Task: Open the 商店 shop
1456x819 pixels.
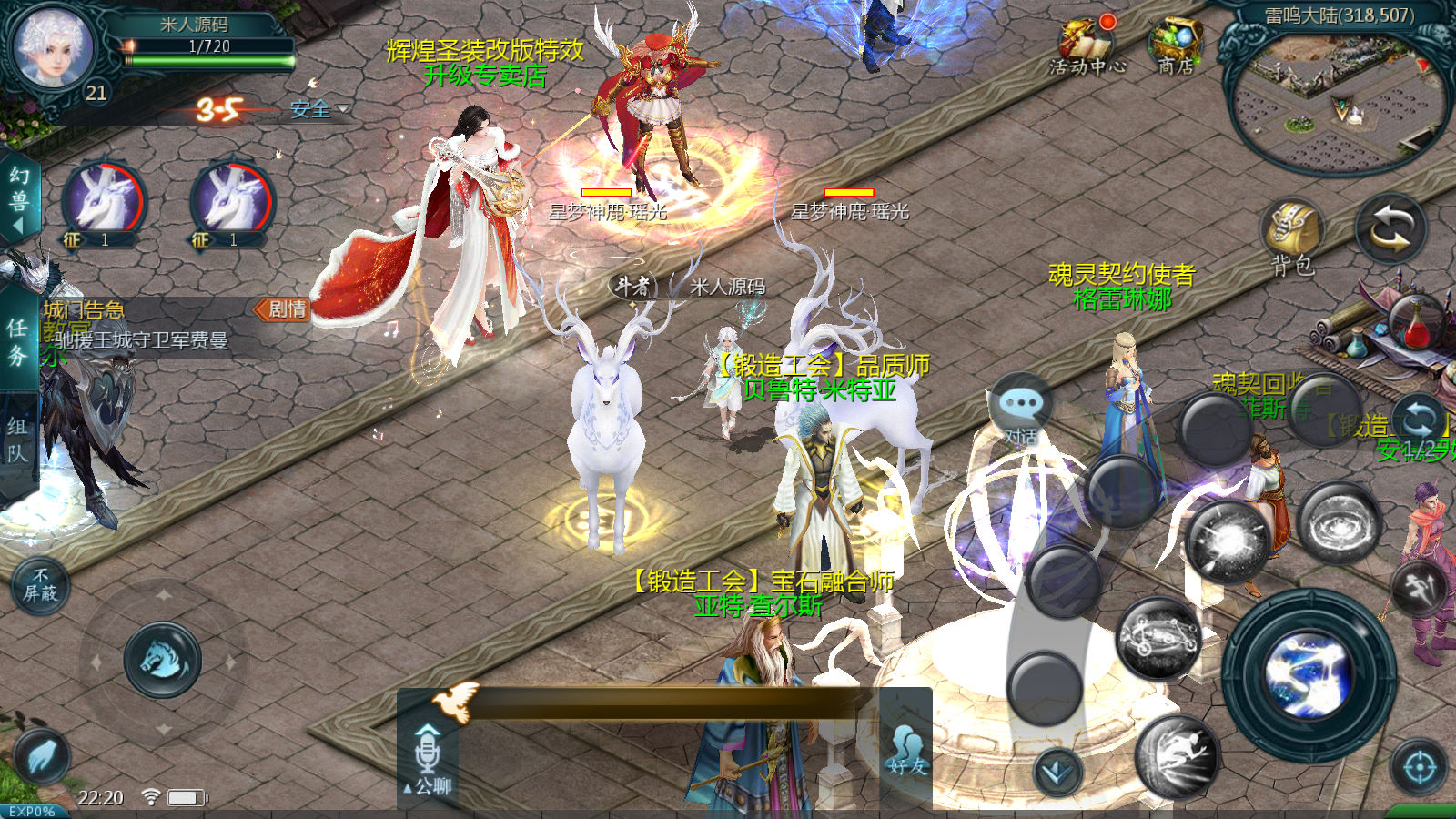Action: coord(1176,47)
